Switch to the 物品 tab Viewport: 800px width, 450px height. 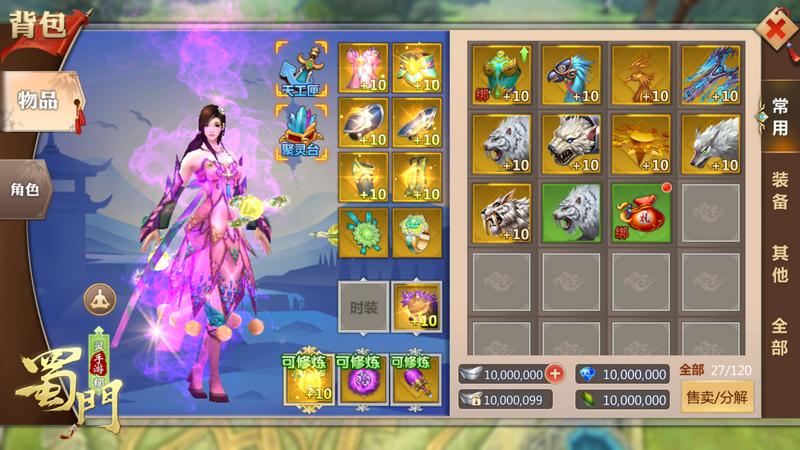coord(38,100)
